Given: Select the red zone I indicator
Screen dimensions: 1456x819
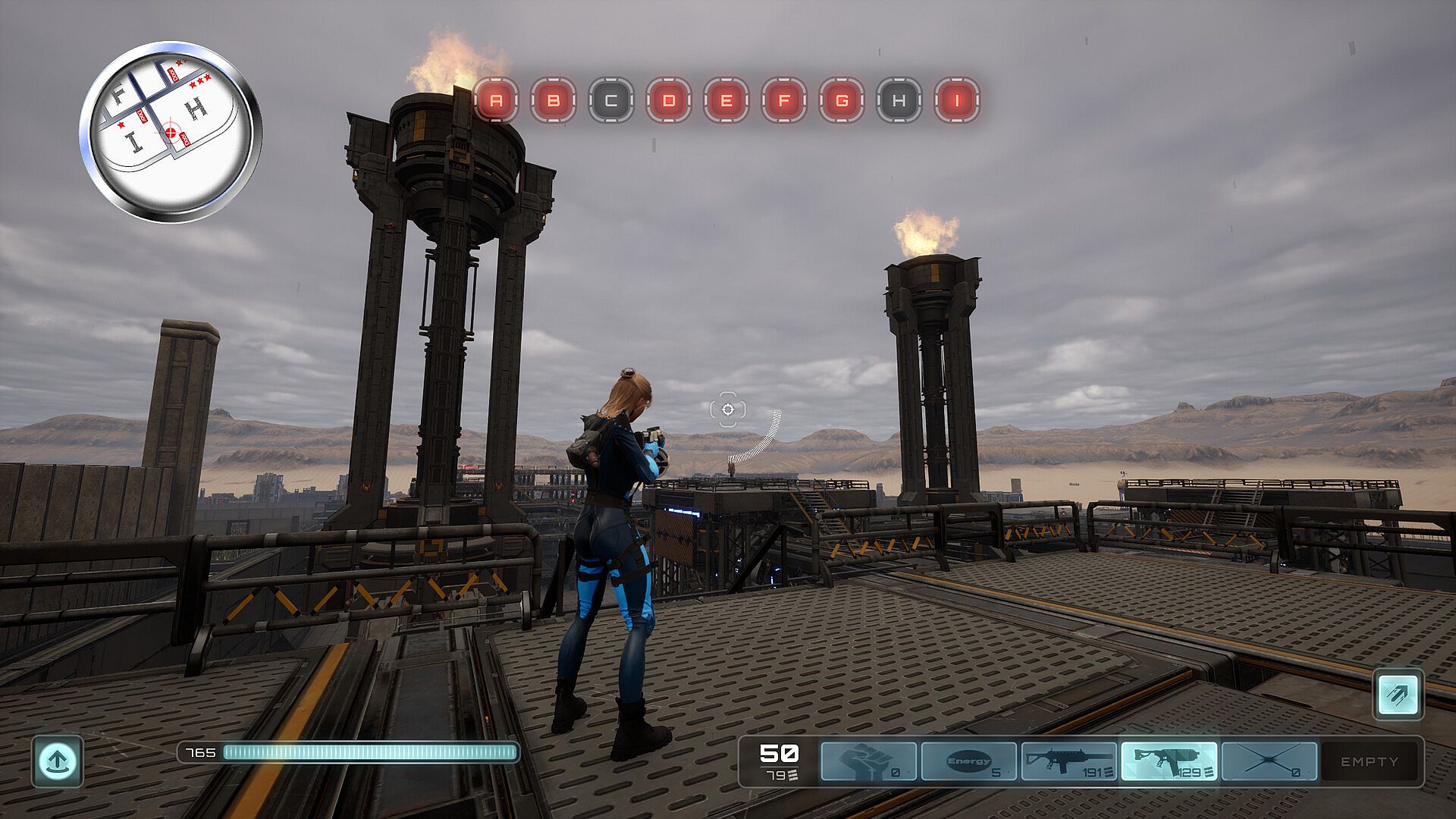Looking at the screenshot, I should 957,100.
